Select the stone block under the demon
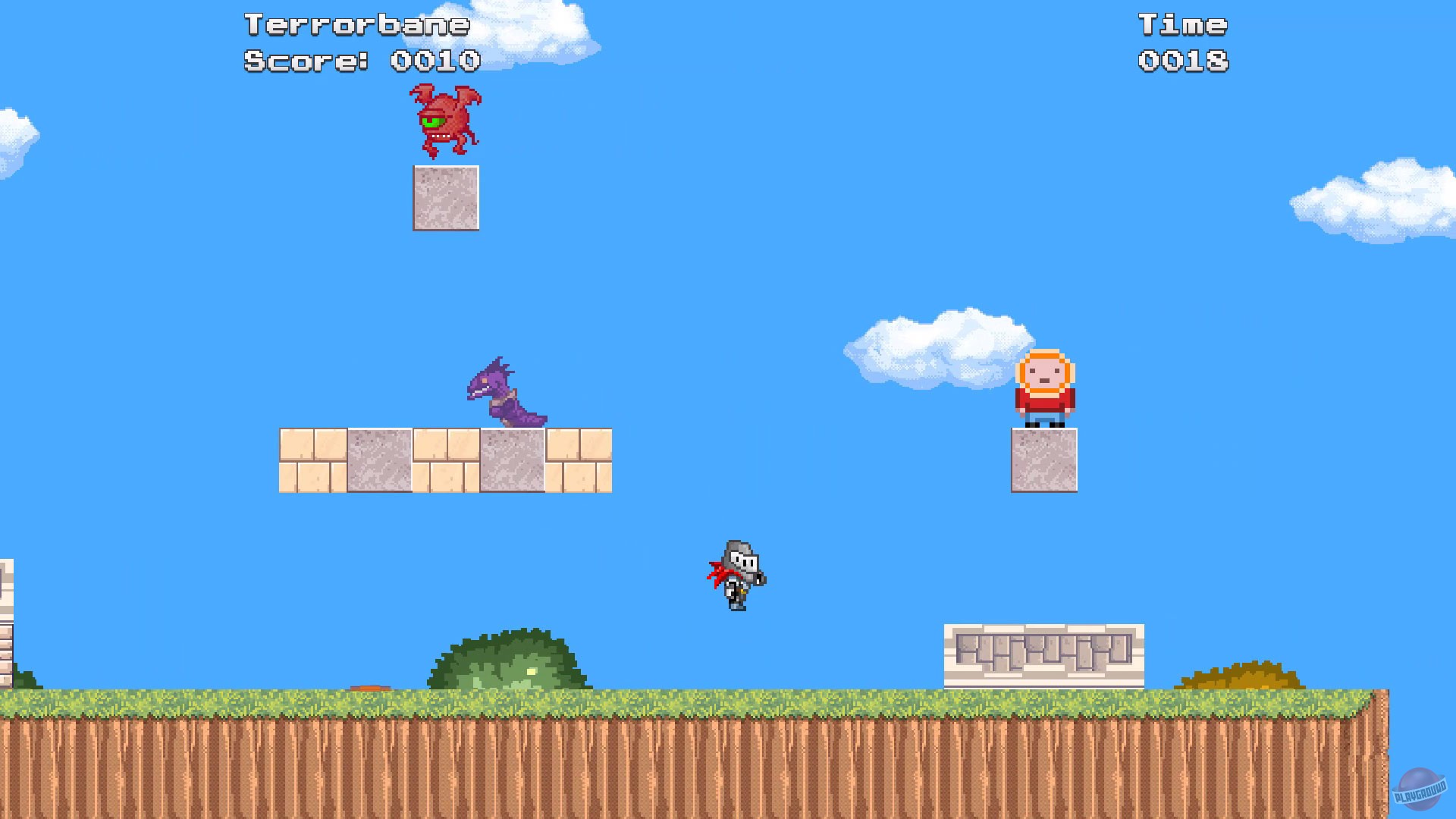Viewport: 1456px width, 819px height. [x=446, y=199]
